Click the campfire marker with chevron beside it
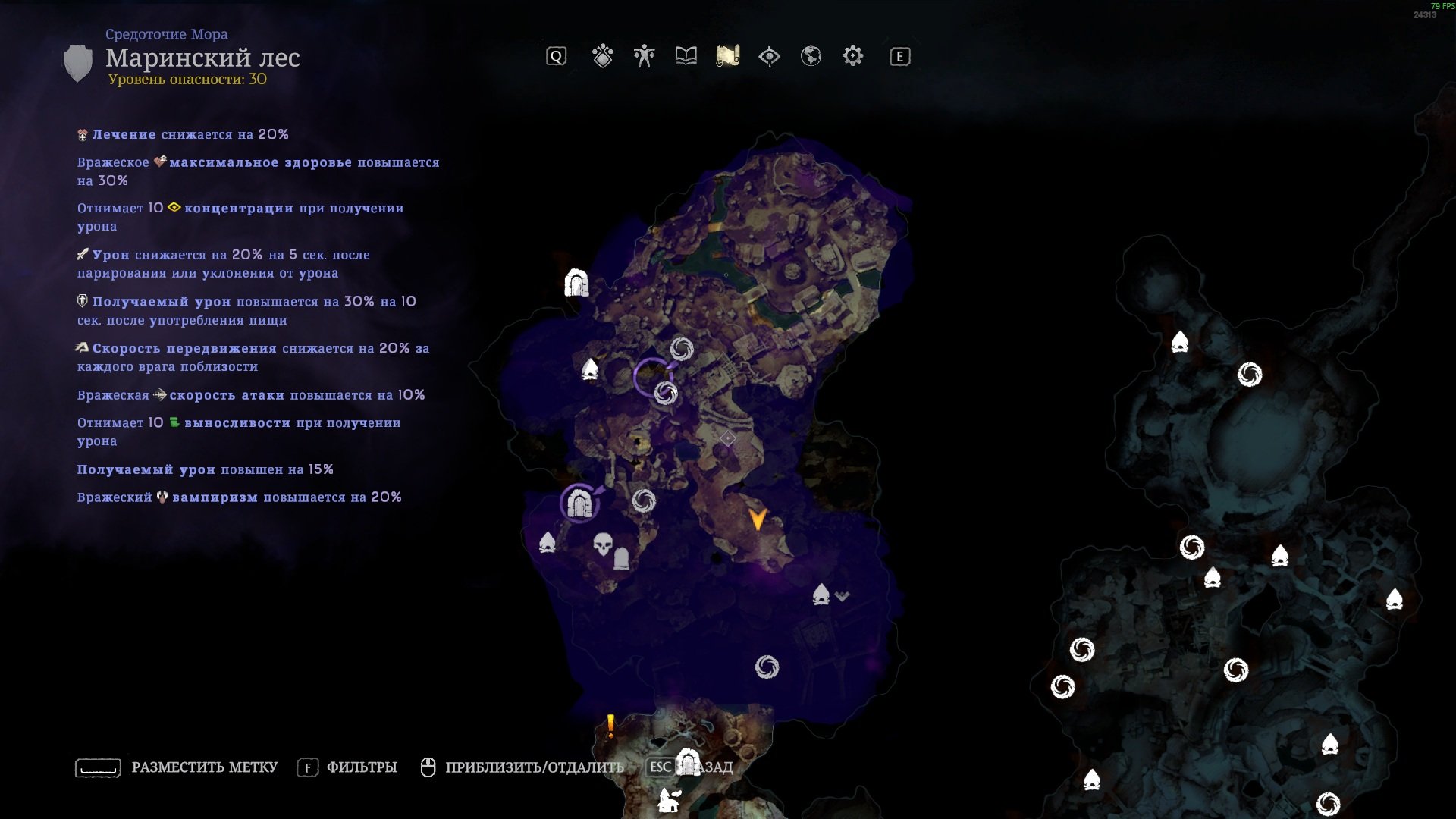This screenshot has height=819, width=1456. pyautogui.click(x=821, y=595)
